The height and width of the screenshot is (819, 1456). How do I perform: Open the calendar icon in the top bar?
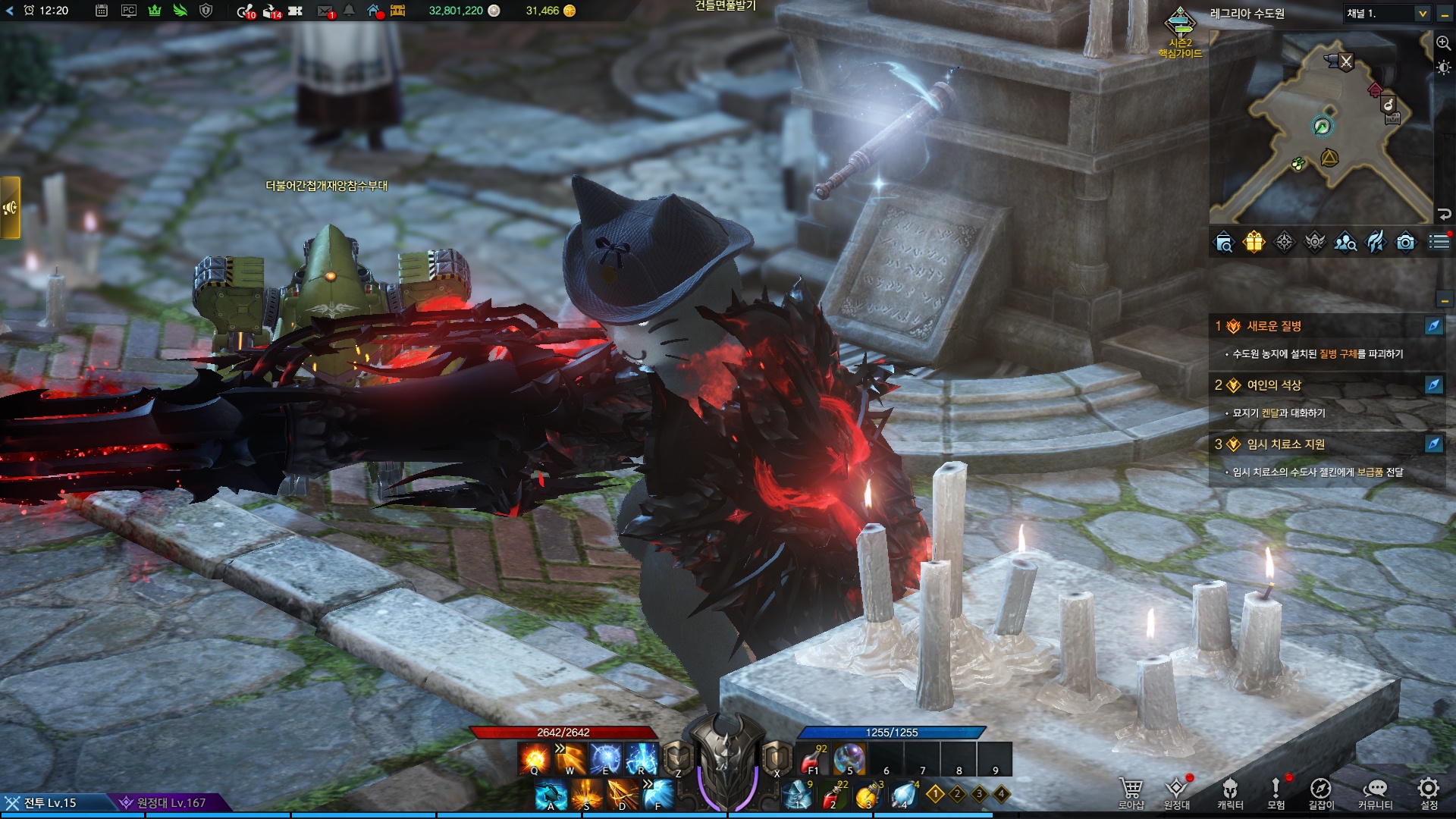tap(102, 11)
